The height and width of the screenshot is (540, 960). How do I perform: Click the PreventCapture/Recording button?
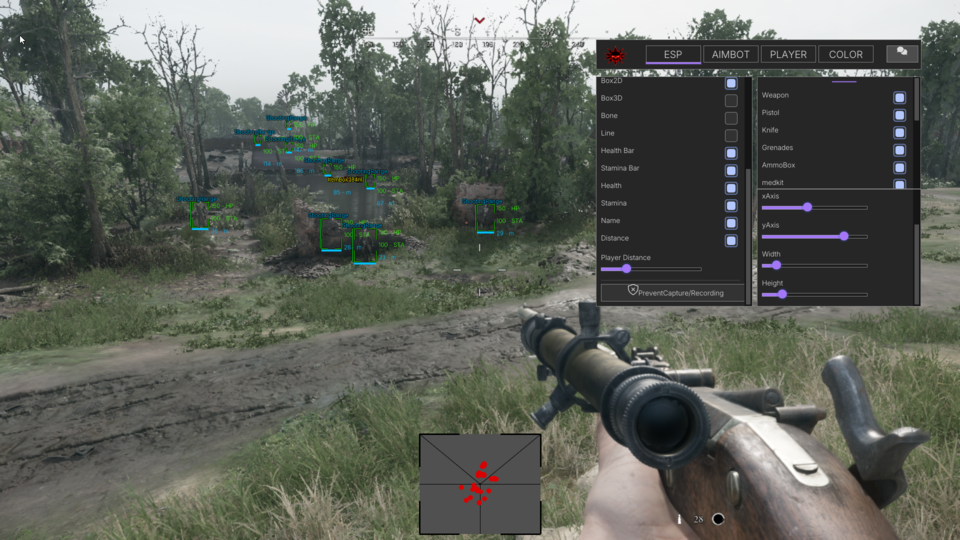(x=673, y=293)
